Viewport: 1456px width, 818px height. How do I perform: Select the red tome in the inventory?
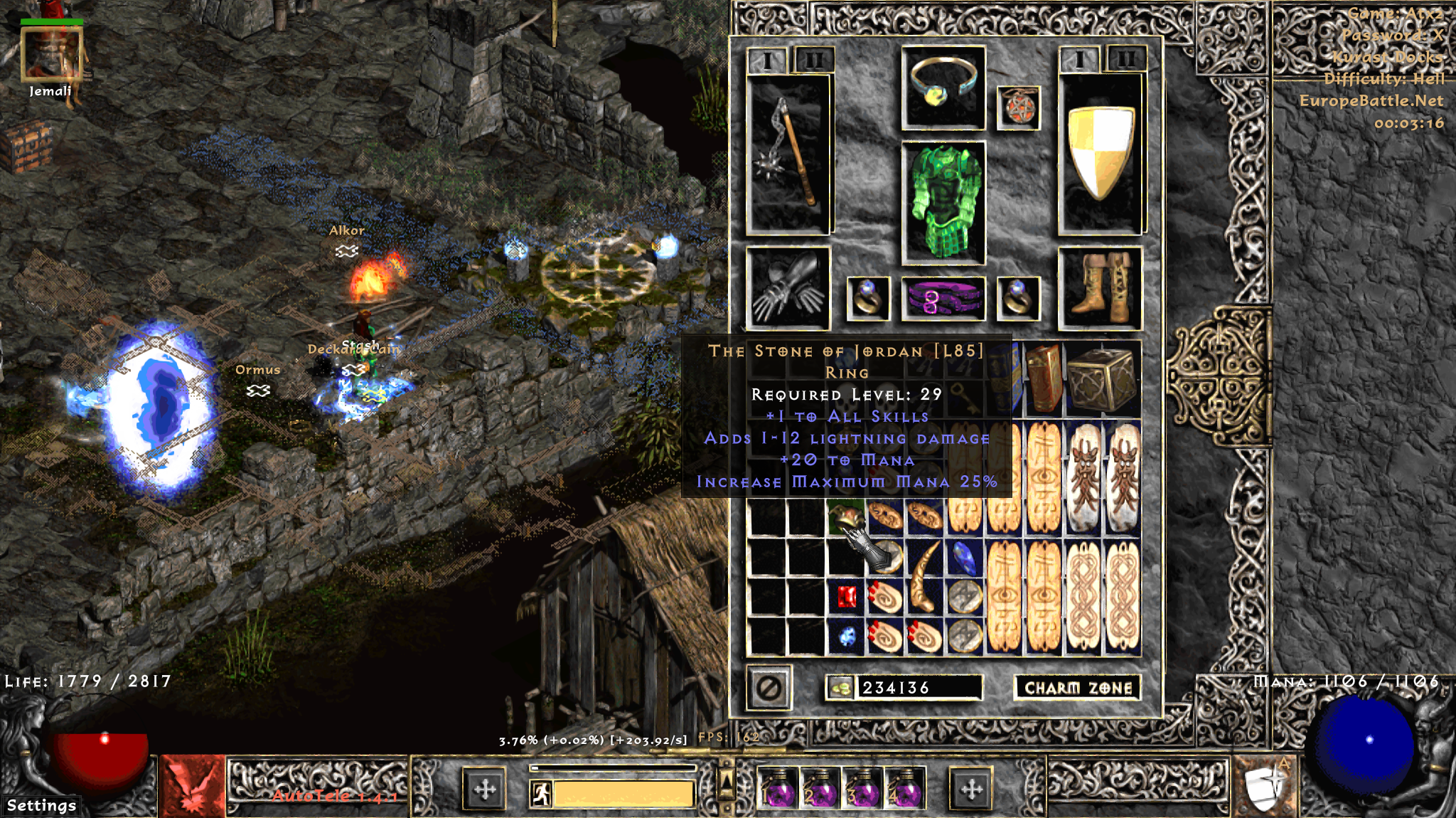pyautogui.click(x=1044, y=378)
